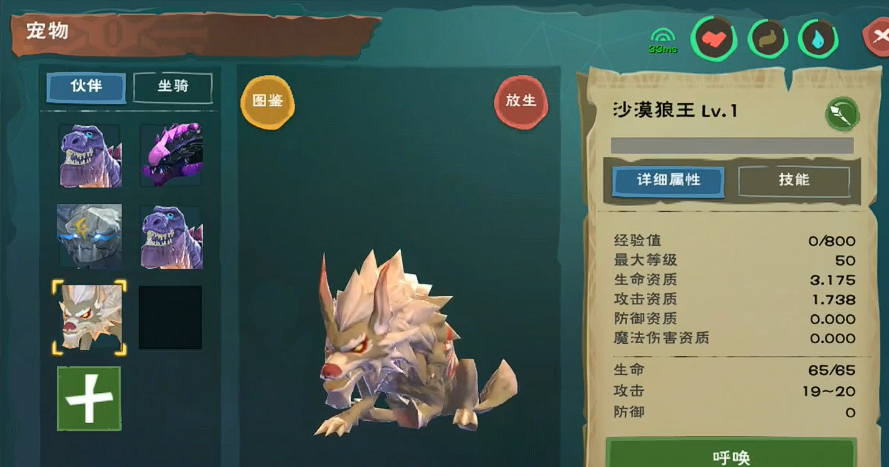Release the pet with 放生 button

click(521, 101)
